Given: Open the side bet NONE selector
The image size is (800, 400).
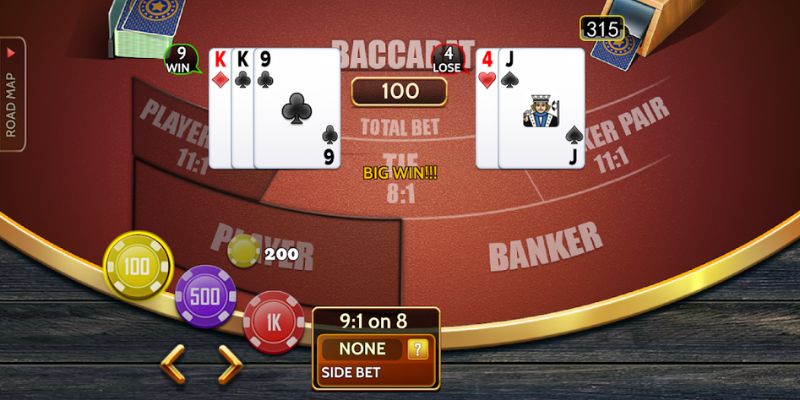Looking at the screenshot, I should point(362,349).
